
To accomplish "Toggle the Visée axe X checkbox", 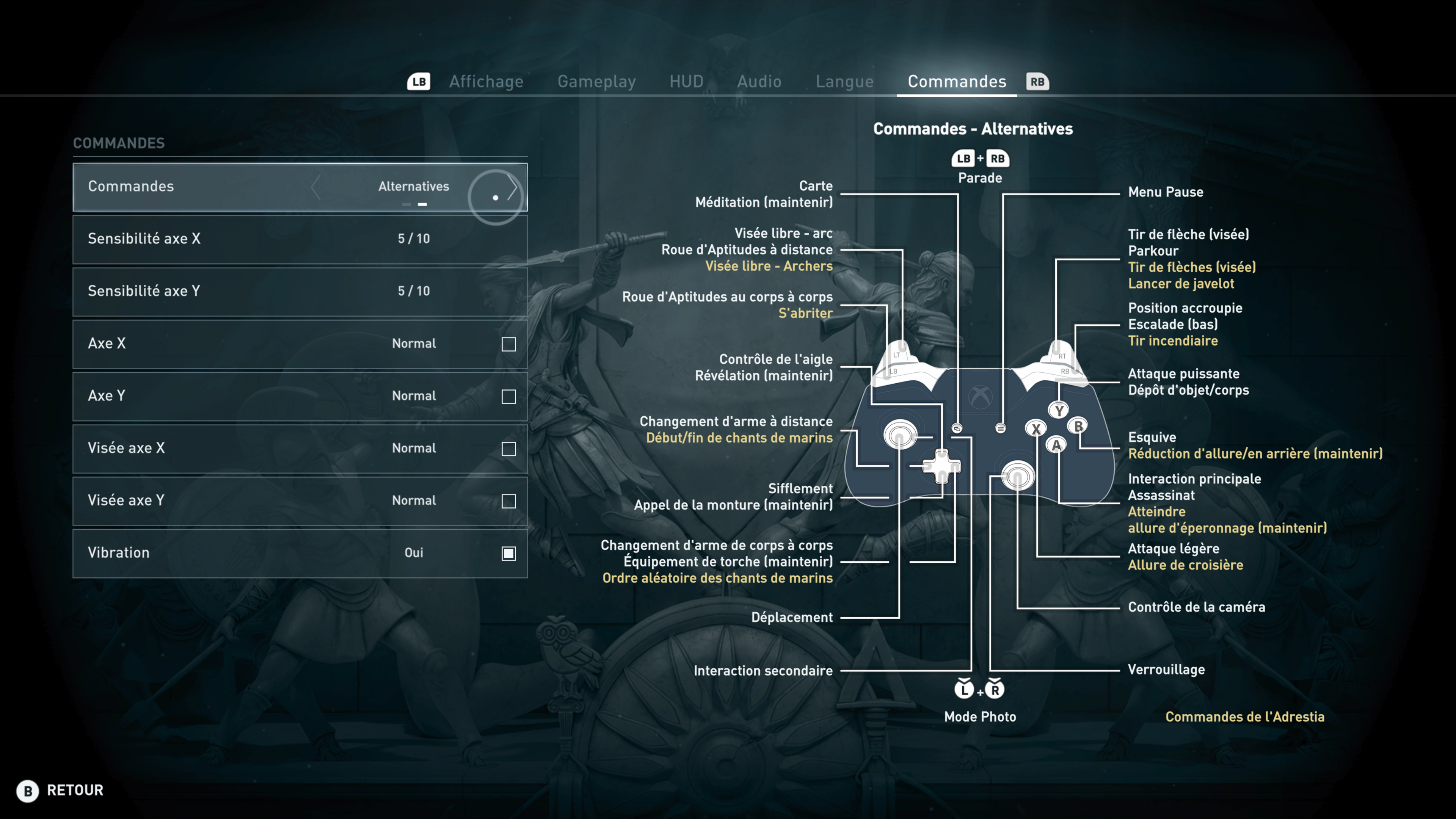I will coord(509,449).
